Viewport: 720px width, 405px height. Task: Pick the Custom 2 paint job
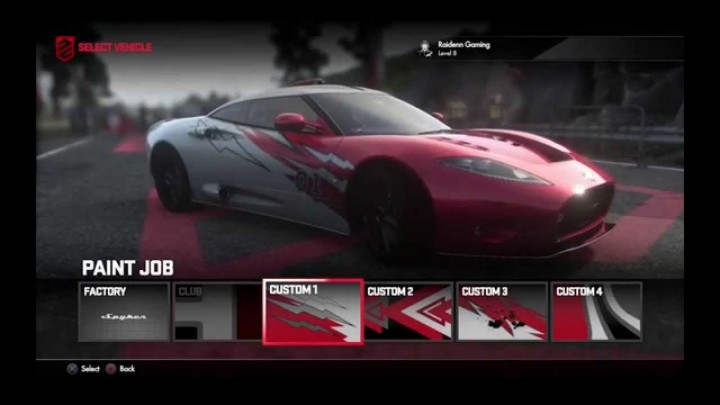(x=407, y=312)
